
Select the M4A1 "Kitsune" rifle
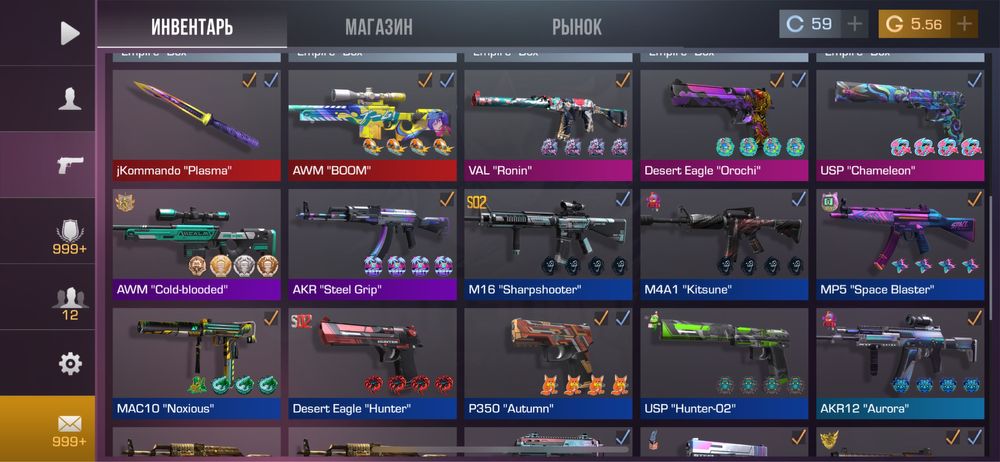(724, 243)
